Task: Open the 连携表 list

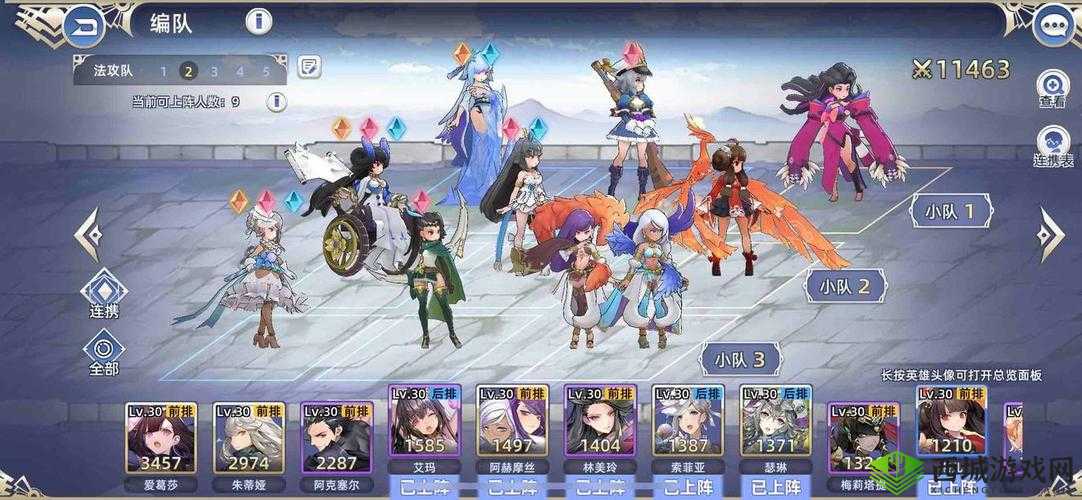Action: point(1052,147)
